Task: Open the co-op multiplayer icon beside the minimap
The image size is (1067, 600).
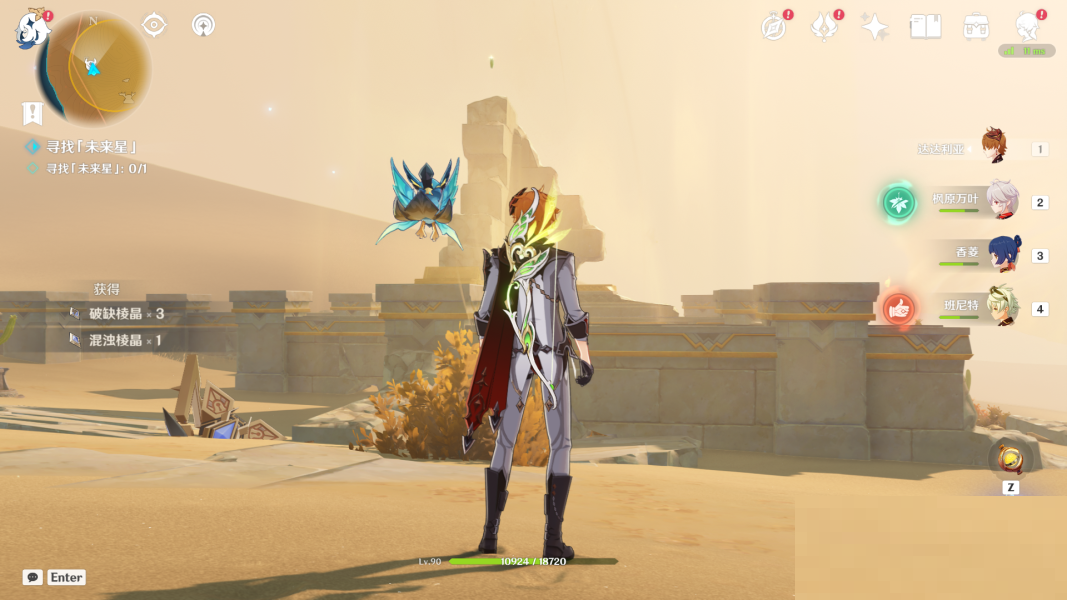Action: click(203, 25)
